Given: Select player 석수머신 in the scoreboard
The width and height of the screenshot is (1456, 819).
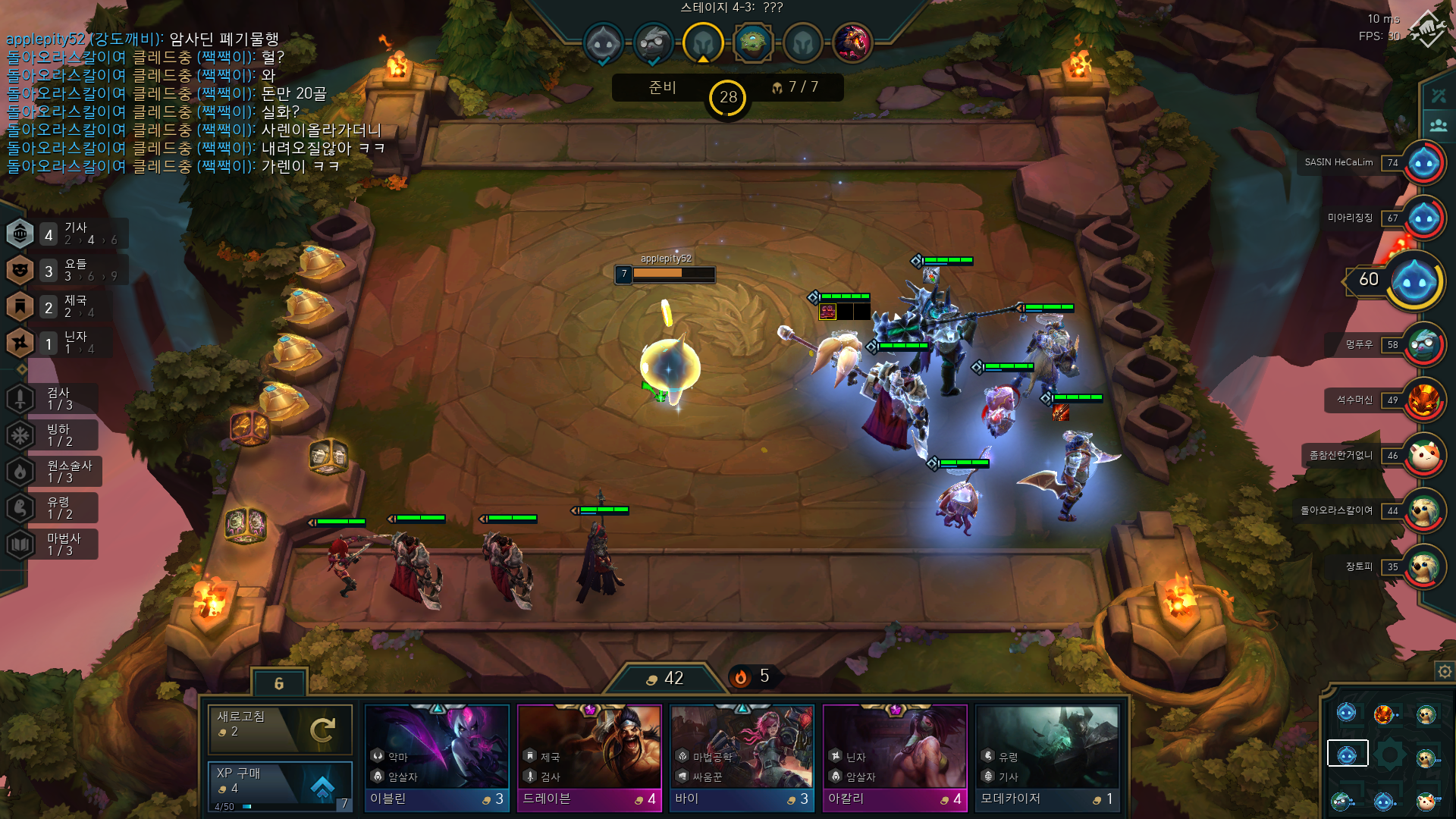Looking at the screenshot, I should (x=1423, y=400).
